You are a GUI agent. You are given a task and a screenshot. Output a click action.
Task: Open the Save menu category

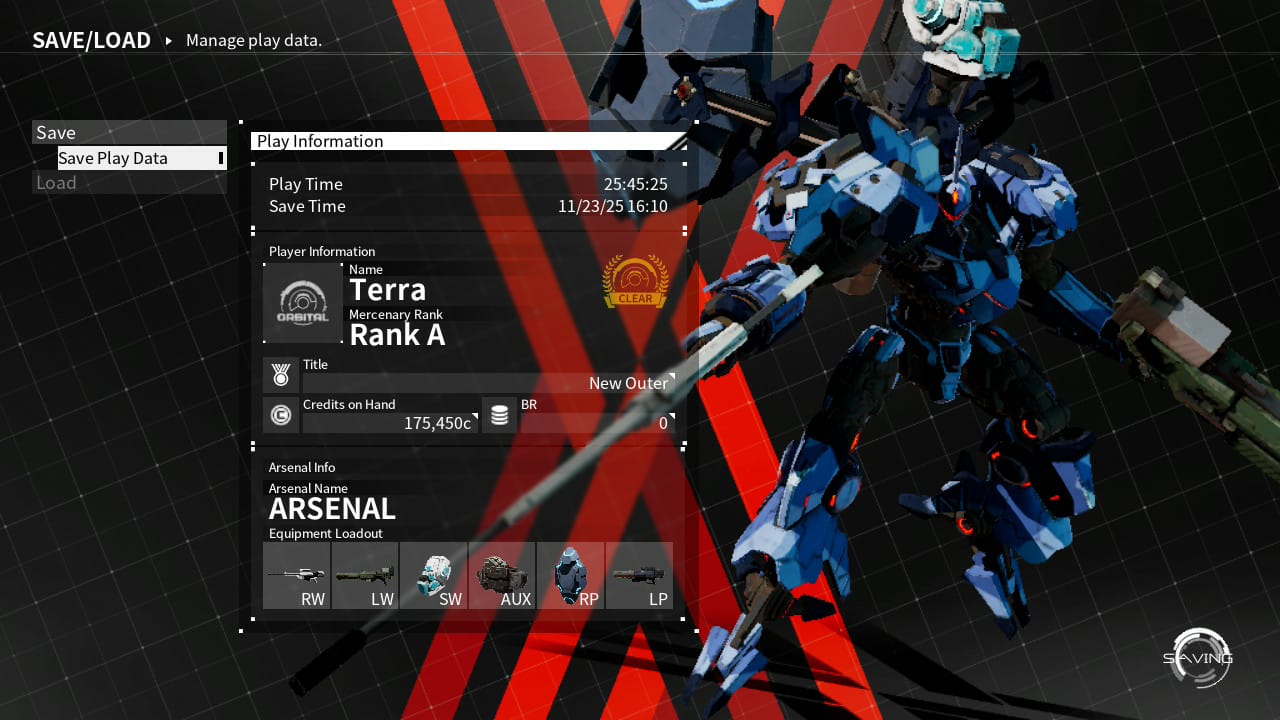(130, 132)
